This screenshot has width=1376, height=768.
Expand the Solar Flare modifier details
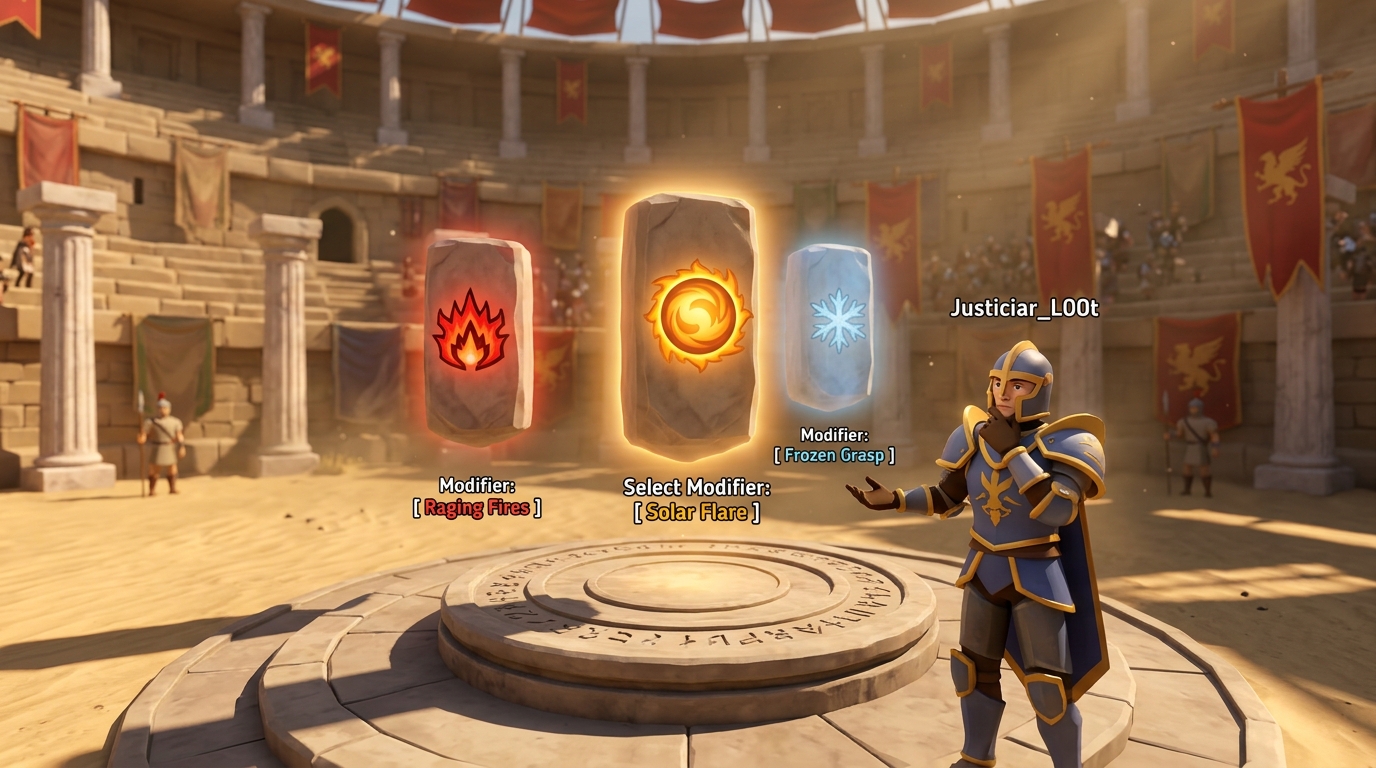pyautogui.click(x=695, y=513)
